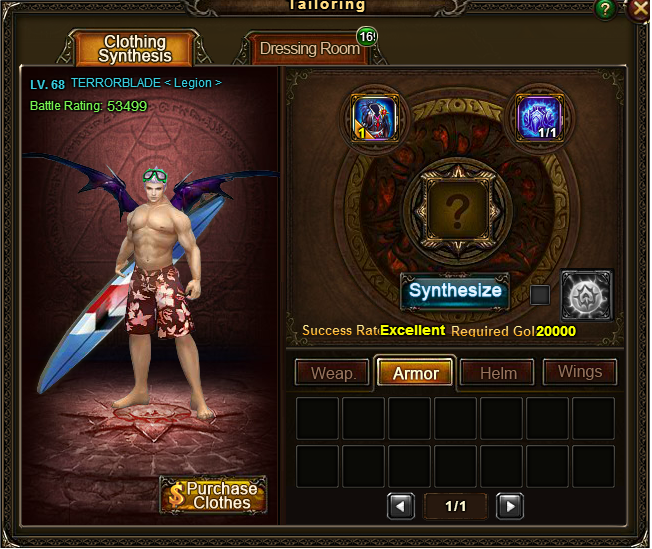Open the green help question mark
This screenshot has width=652, height=549.
605,9
